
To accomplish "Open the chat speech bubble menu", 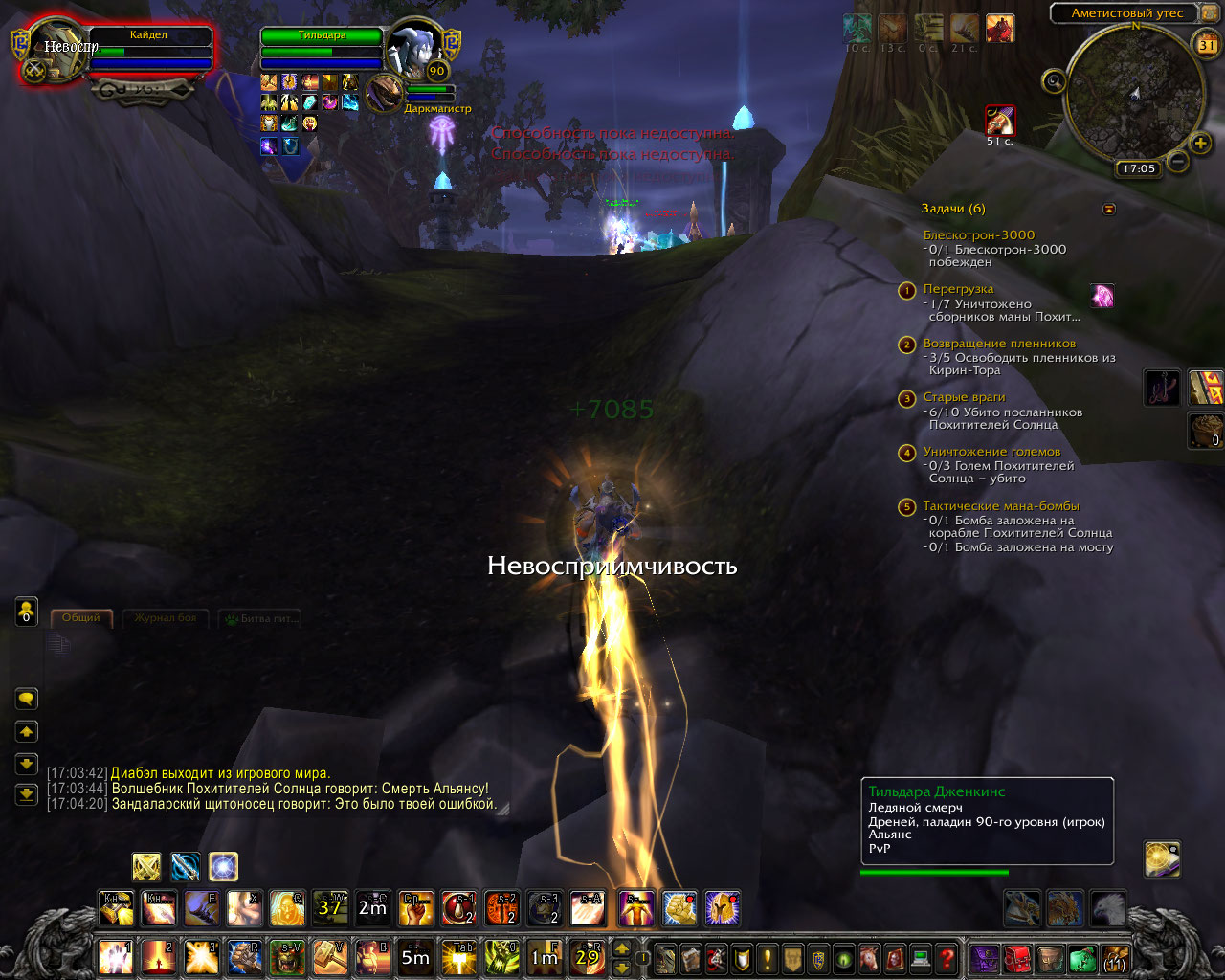I will click(x=27, y=700).
